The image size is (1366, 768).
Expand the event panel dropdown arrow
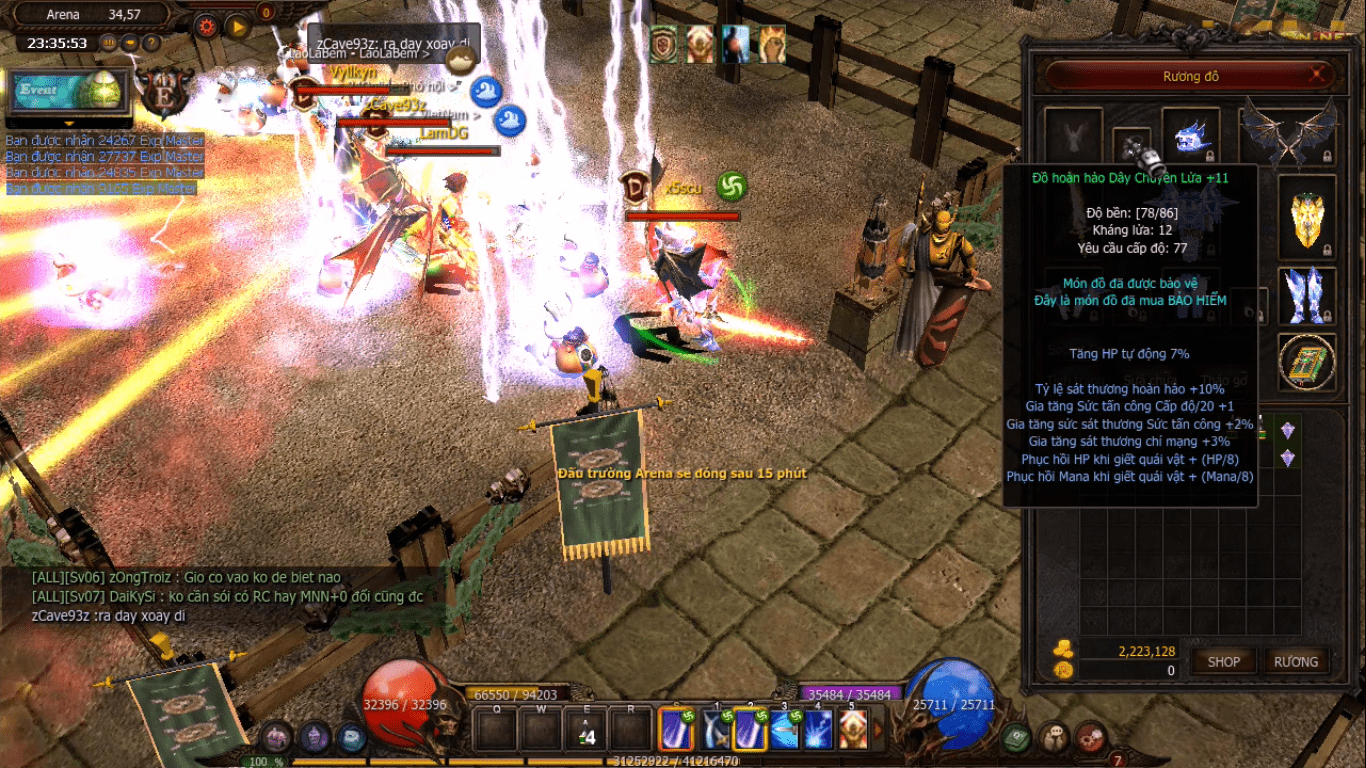coord(69,124)
